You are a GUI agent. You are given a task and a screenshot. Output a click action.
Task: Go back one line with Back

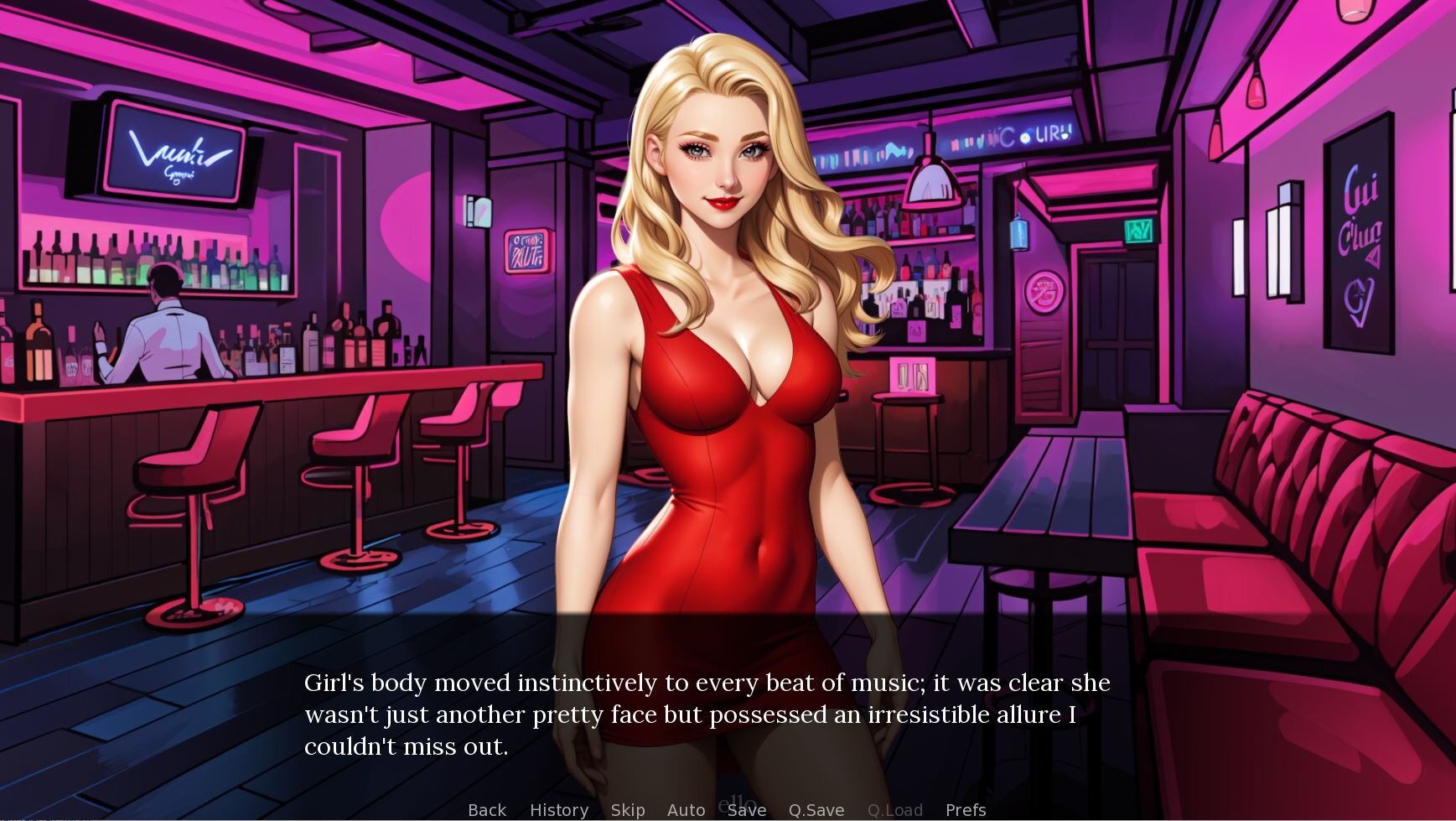pos(487,810)
